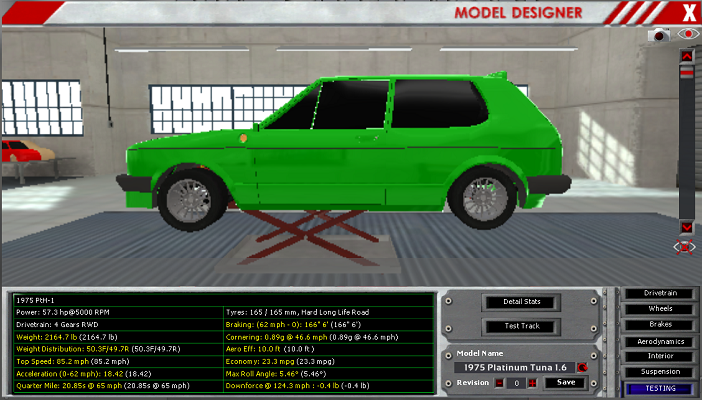Choose the Suspension section
The width and height of the screenshot is (702, 400).
coord(659,372)
